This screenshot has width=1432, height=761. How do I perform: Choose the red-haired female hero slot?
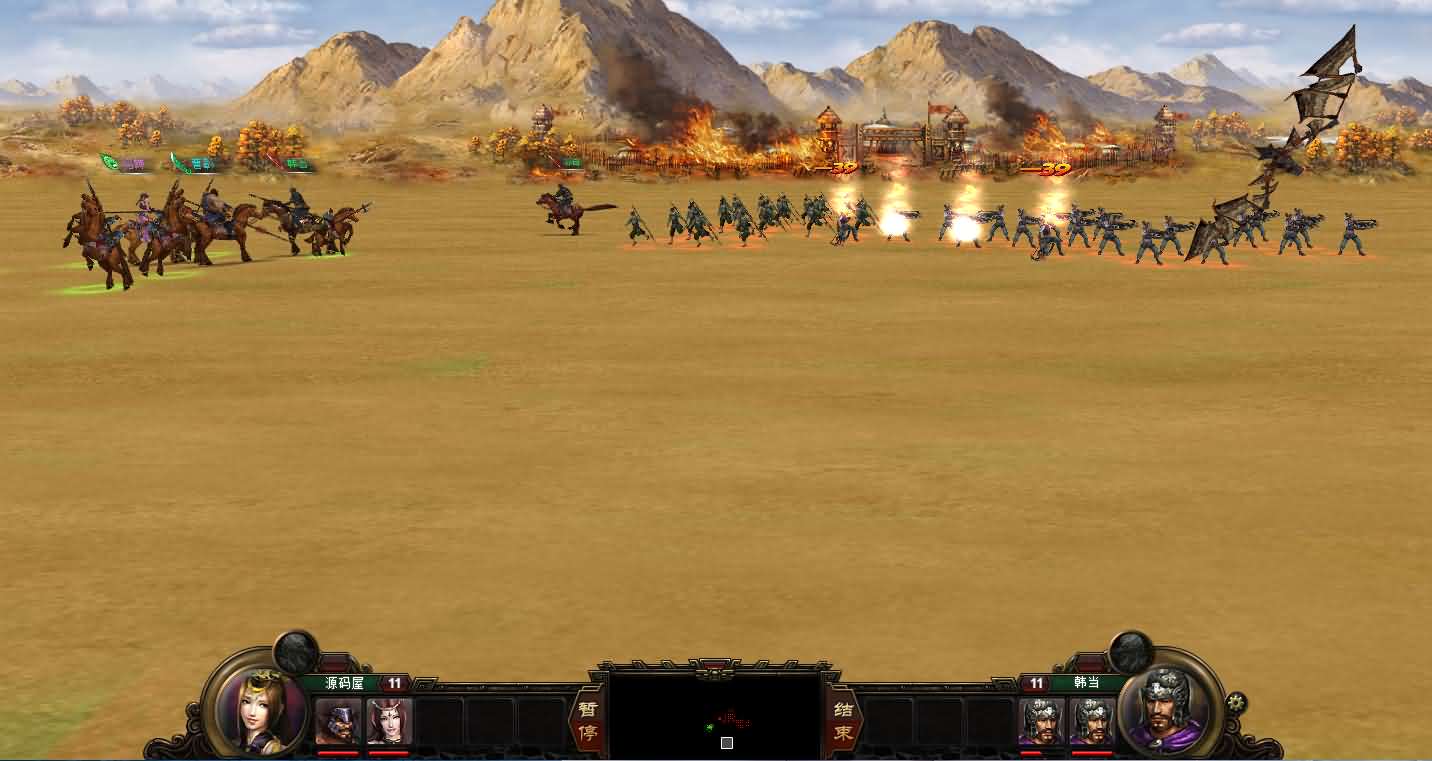tap(390, 721)
